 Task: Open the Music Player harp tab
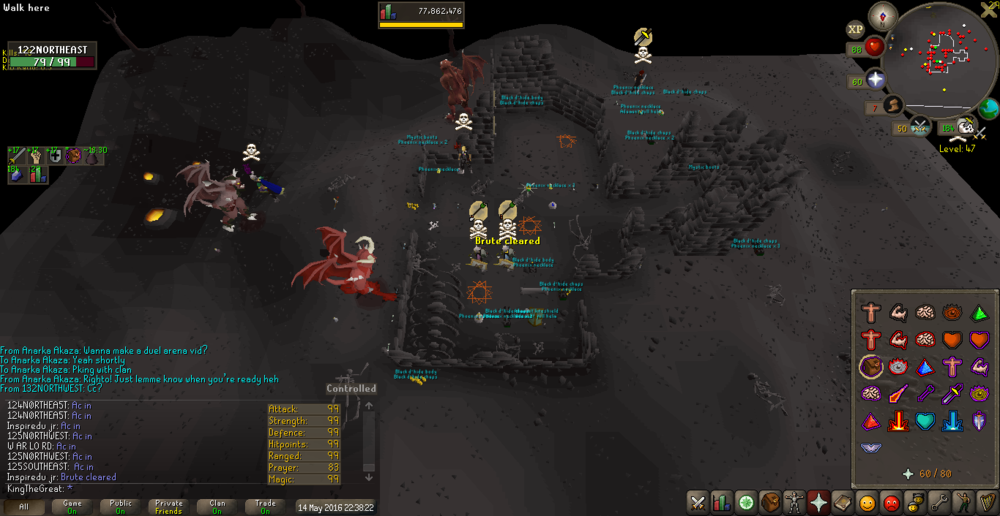[986, 502]
